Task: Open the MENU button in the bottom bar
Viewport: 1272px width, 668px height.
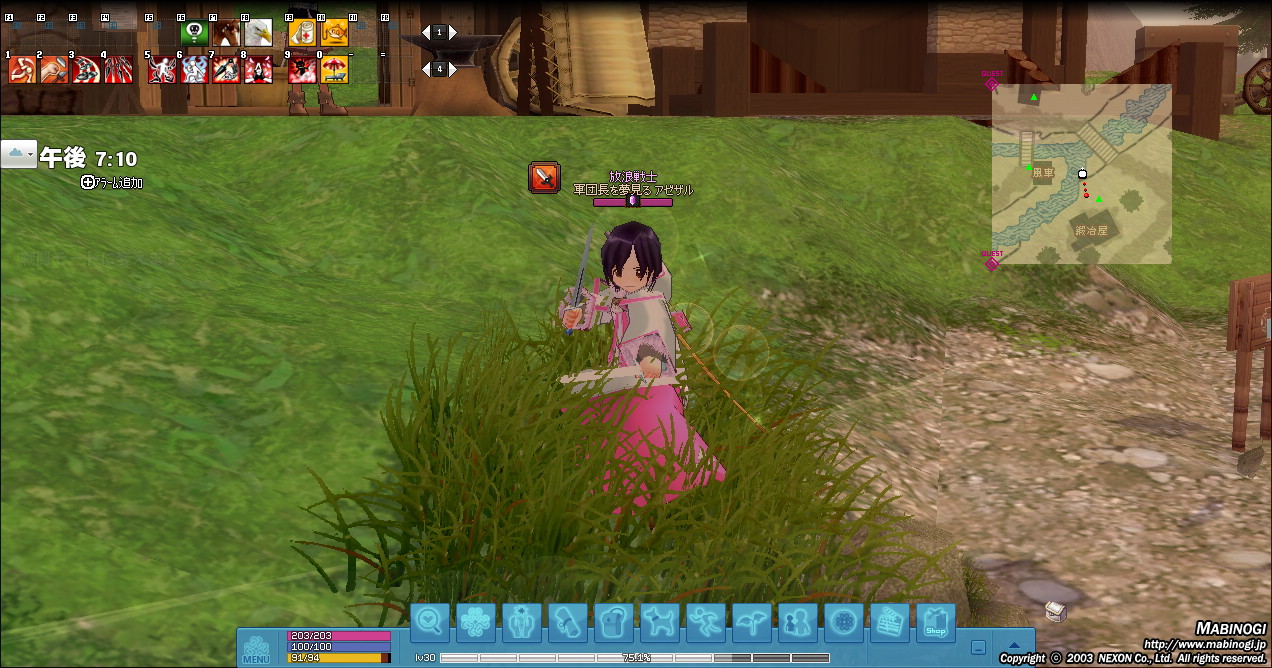Action: [256, 650]
